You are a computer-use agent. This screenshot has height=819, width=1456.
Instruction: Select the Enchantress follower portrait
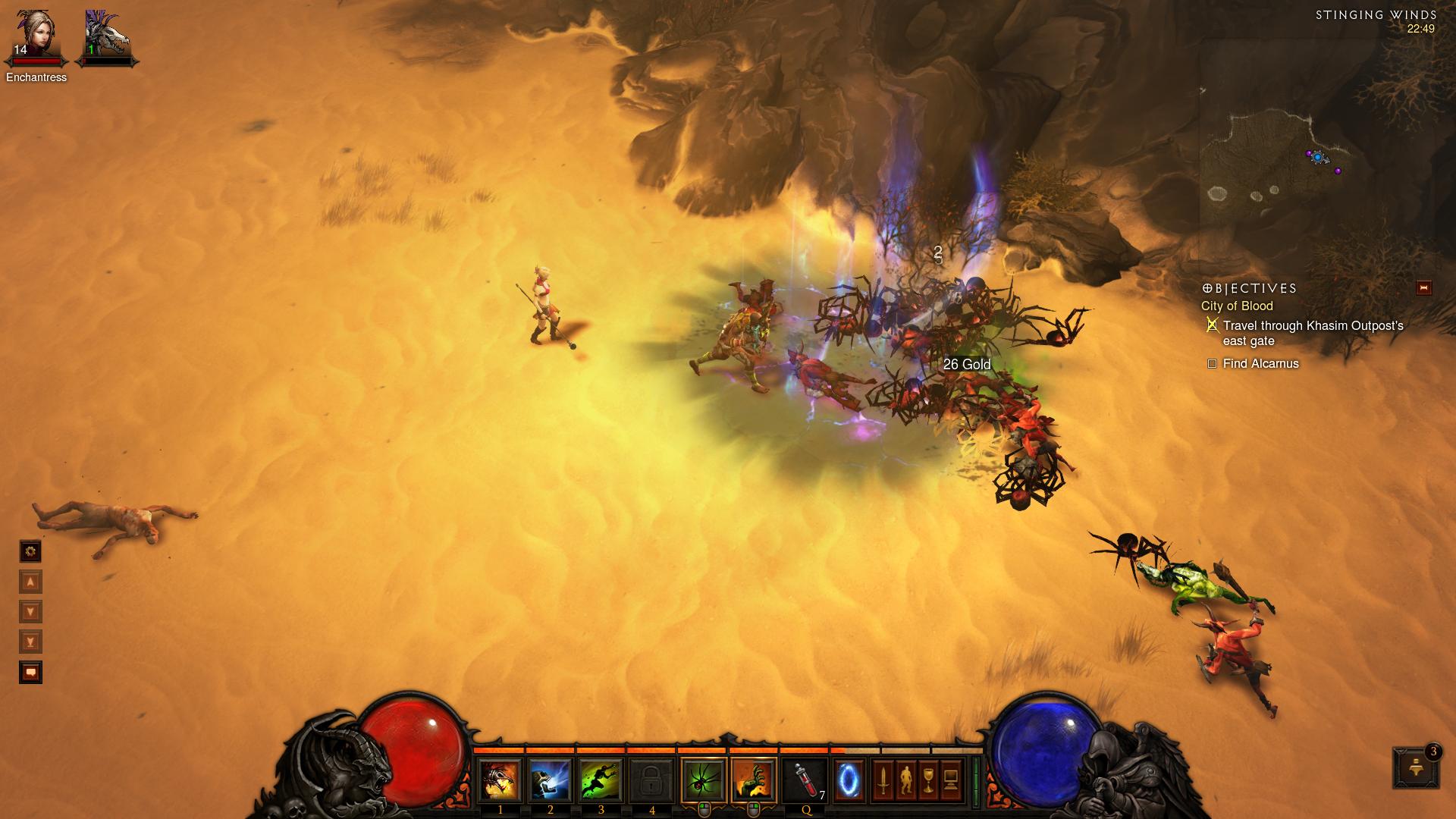[x=35, y=35]
